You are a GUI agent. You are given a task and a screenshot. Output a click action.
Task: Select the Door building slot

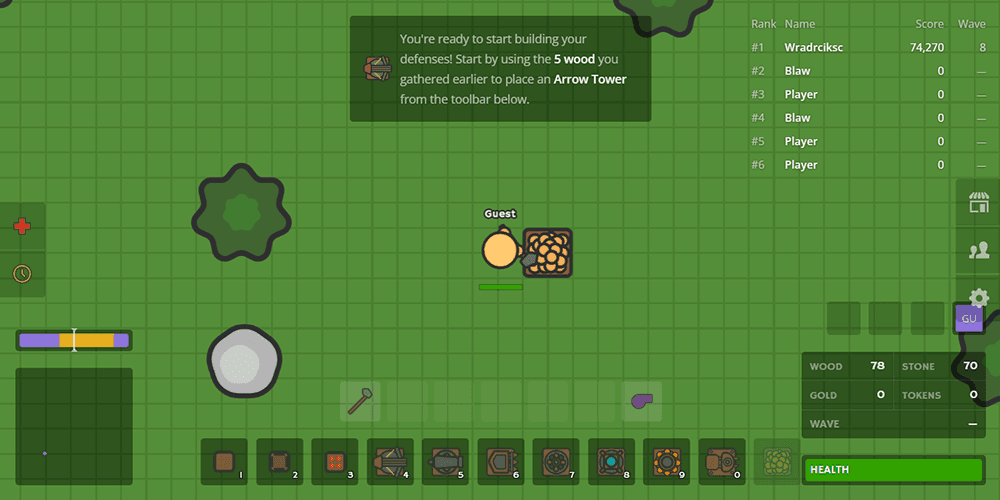[x=279, y=461]
